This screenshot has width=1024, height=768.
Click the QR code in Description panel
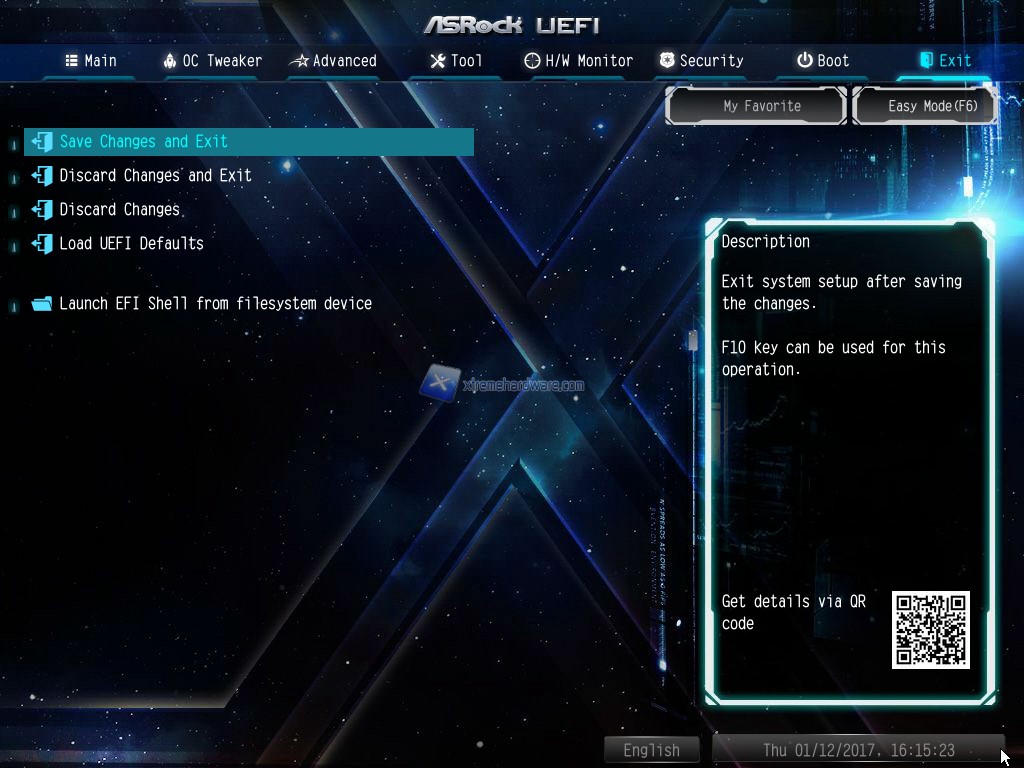(x=930, y=630)
